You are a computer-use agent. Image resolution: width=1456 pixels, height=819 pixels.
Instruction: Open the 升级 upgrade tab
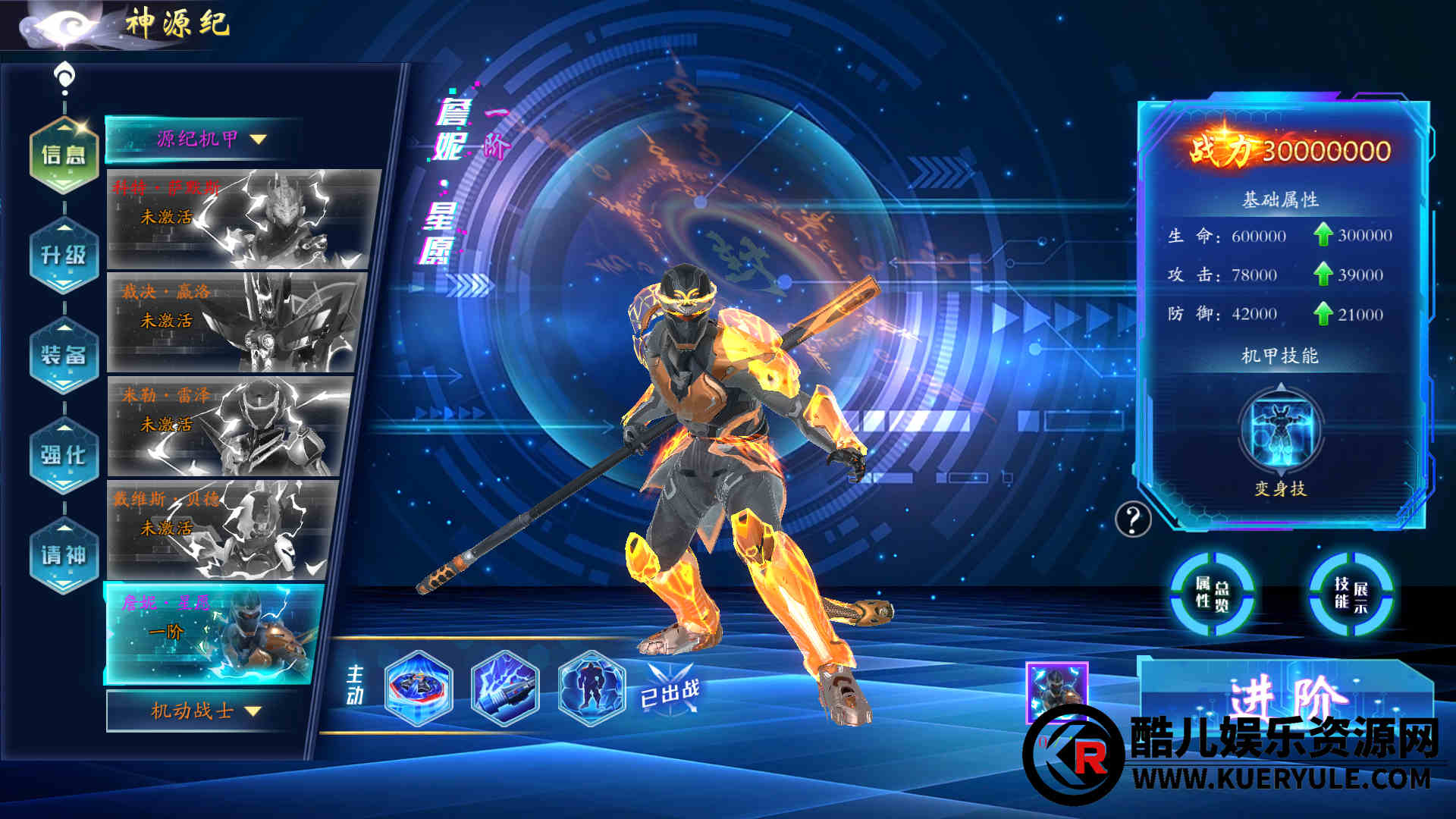coord(64,256)
